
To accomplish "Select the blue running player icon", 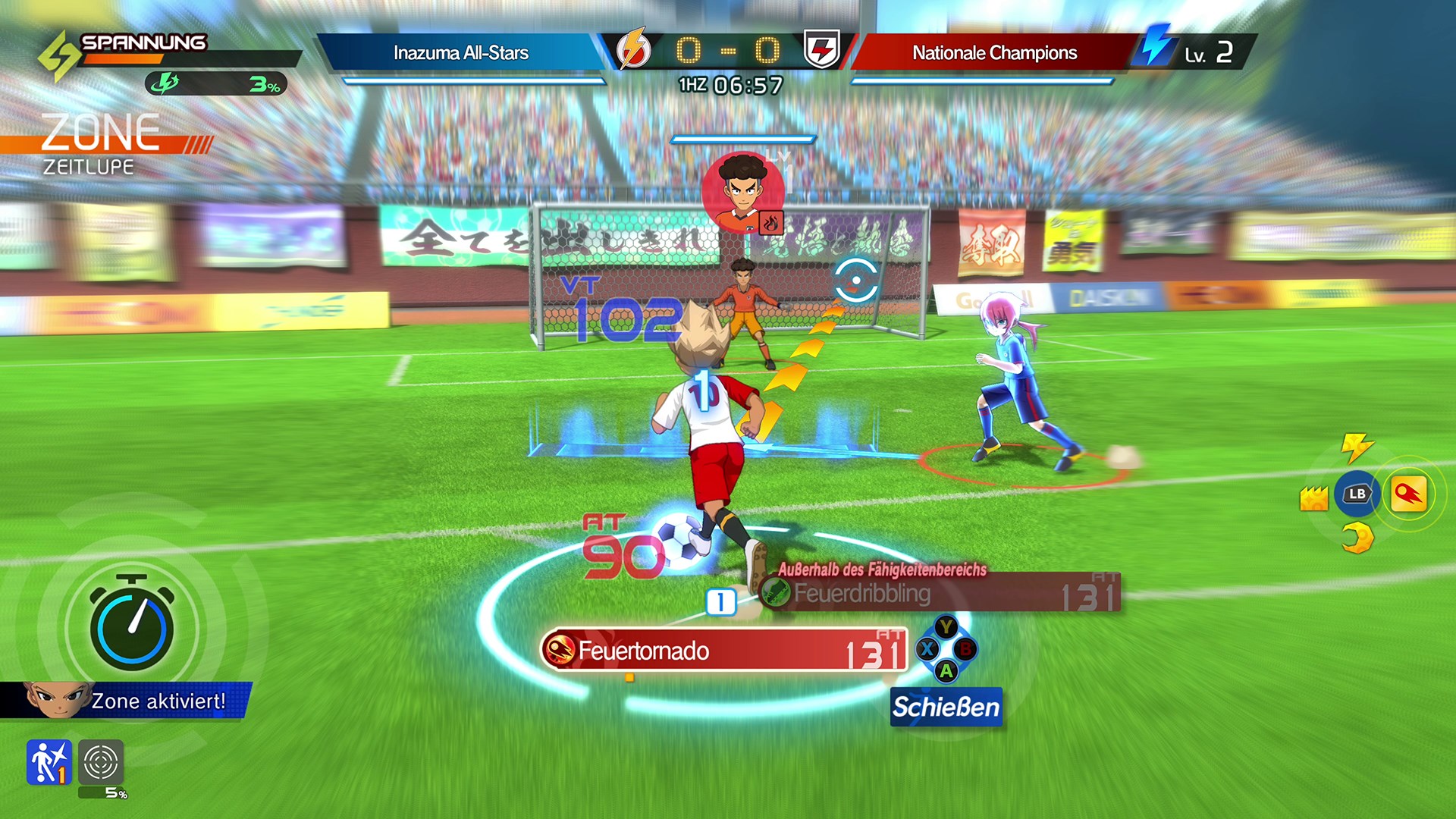I will pos(49,761).
